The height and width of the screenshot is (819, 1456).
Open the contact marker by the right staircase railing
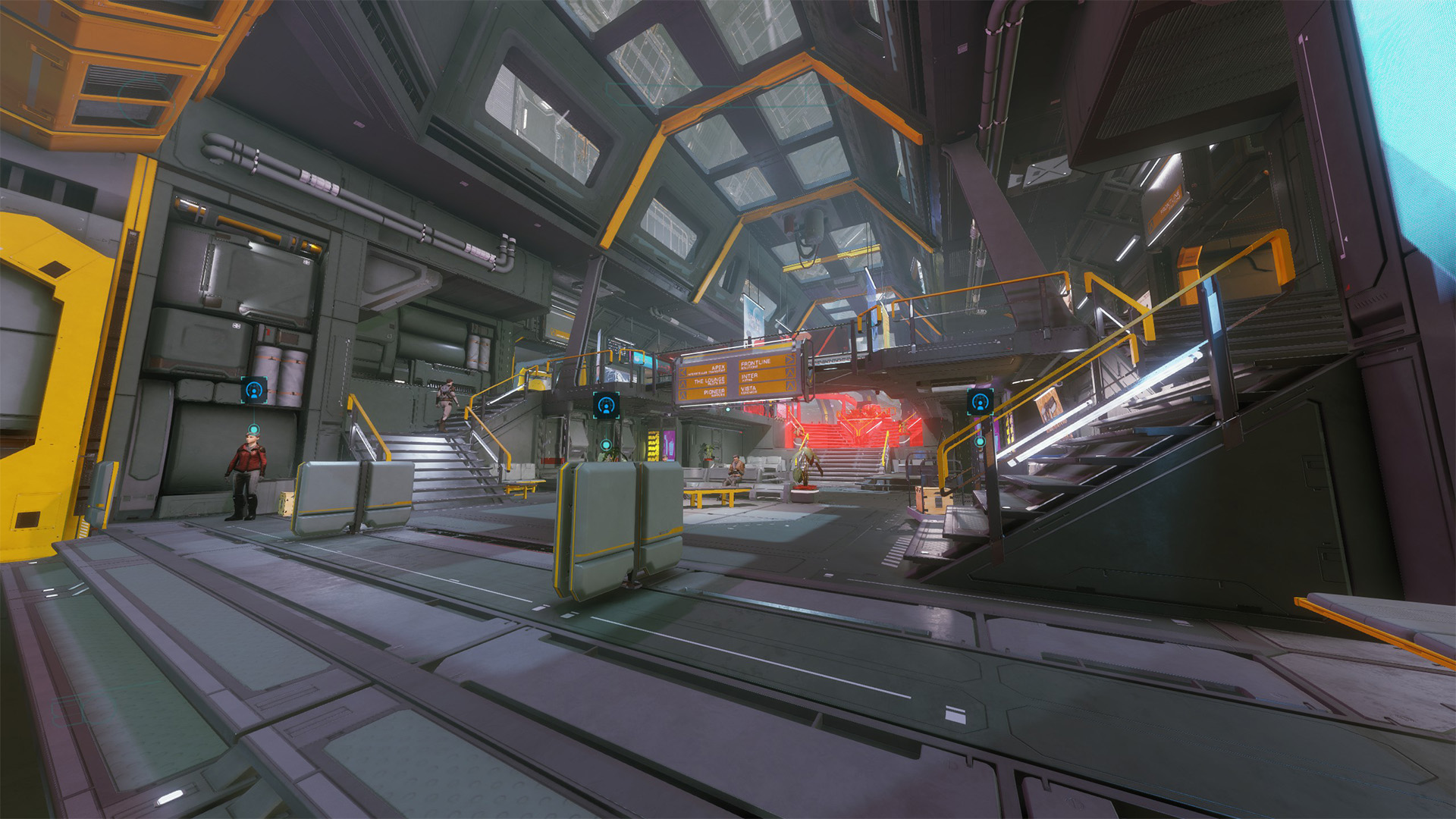click(979, 402)
